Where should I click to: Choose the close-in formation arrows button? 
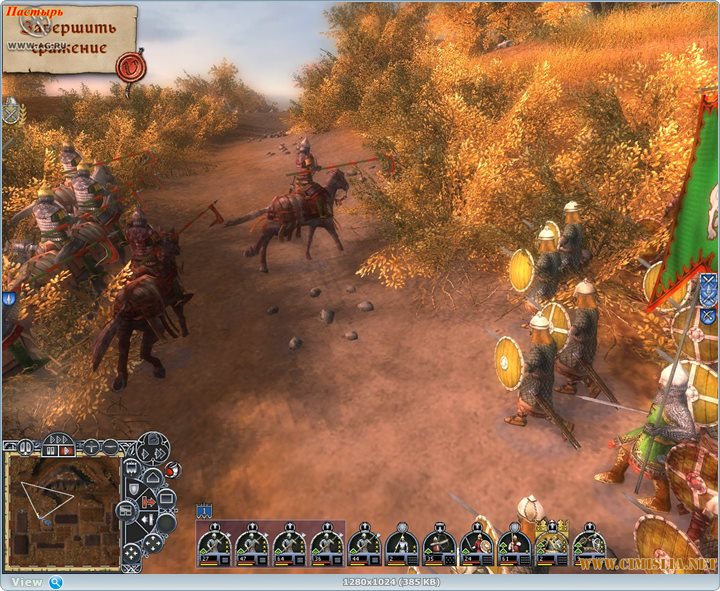click(x=132, y=554)
